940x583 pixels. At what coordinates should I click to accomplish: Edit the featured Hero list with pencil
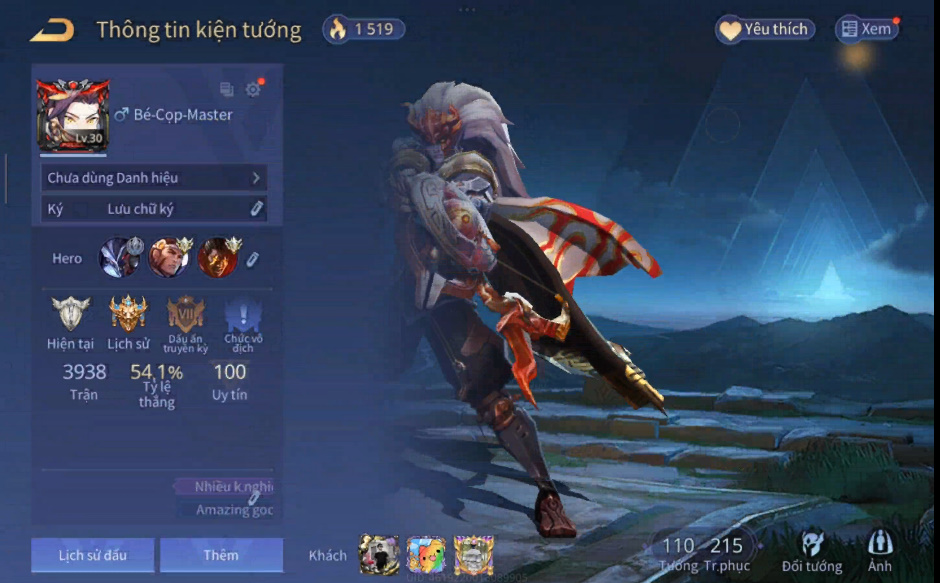coord(253,259)
